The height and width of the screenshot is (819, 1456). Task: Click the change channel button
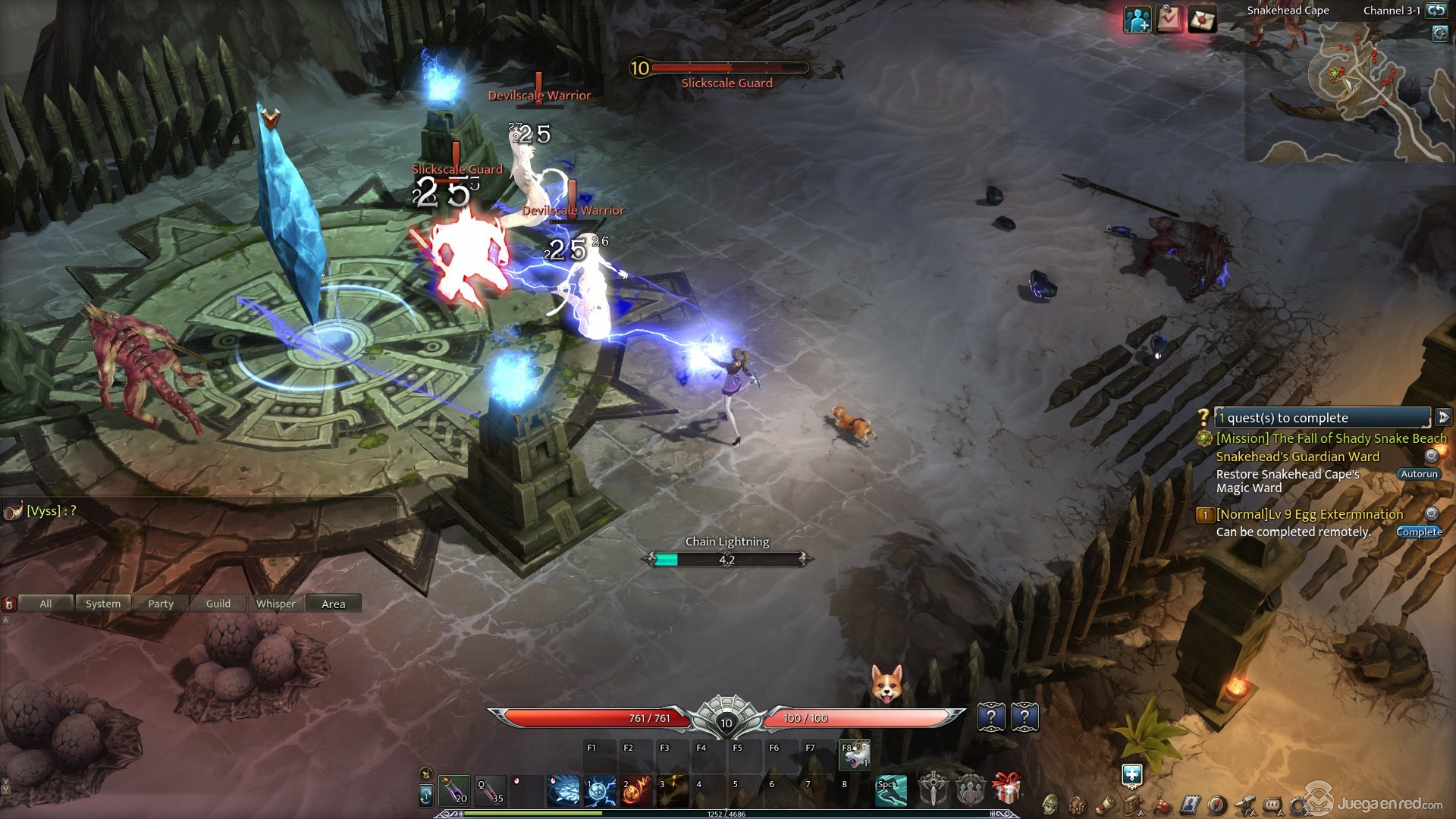[x=1436, y=11]
